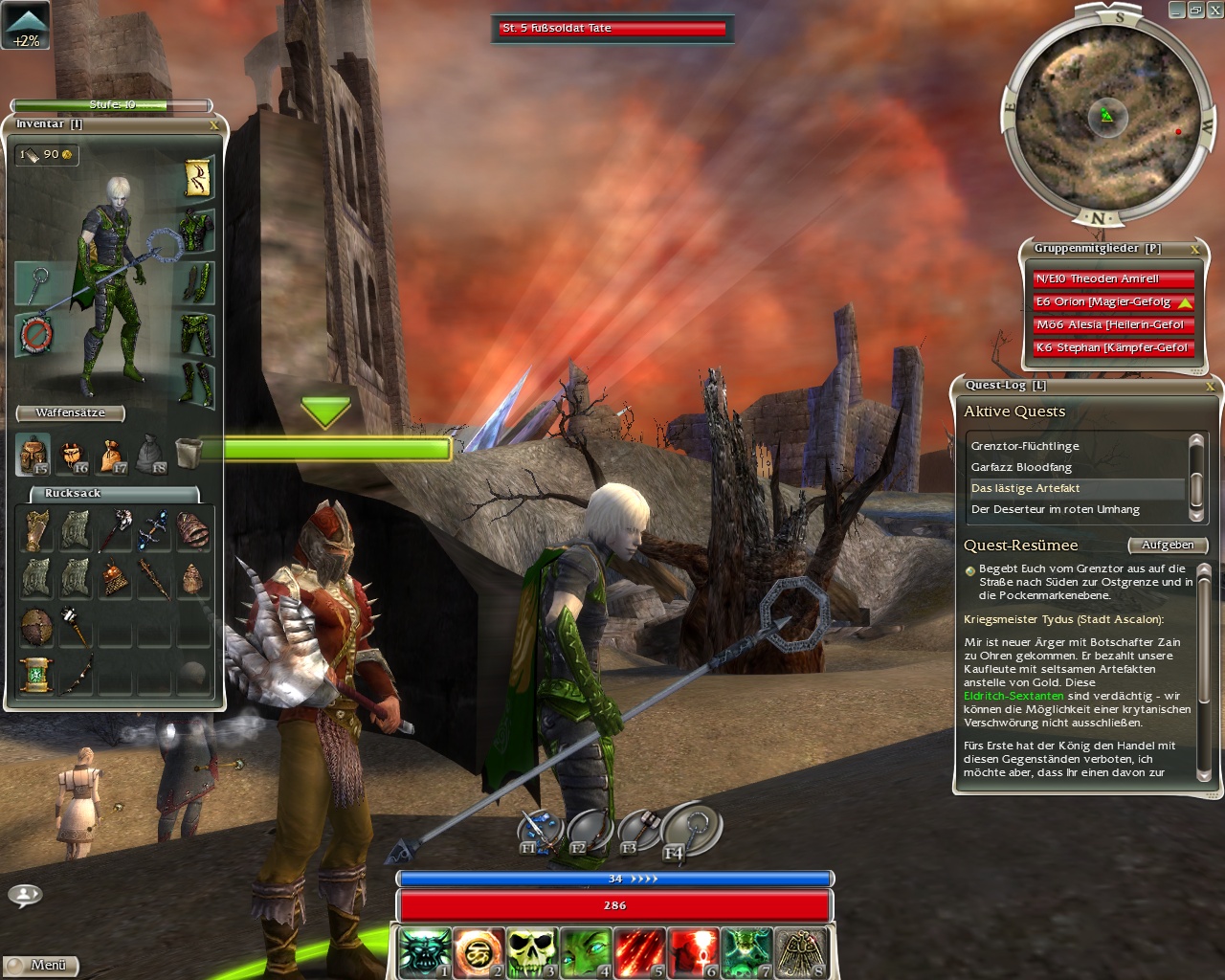Close the game window
Image resolution: width=1225 pixels, height=980 pixels.
click(1214, 11)
